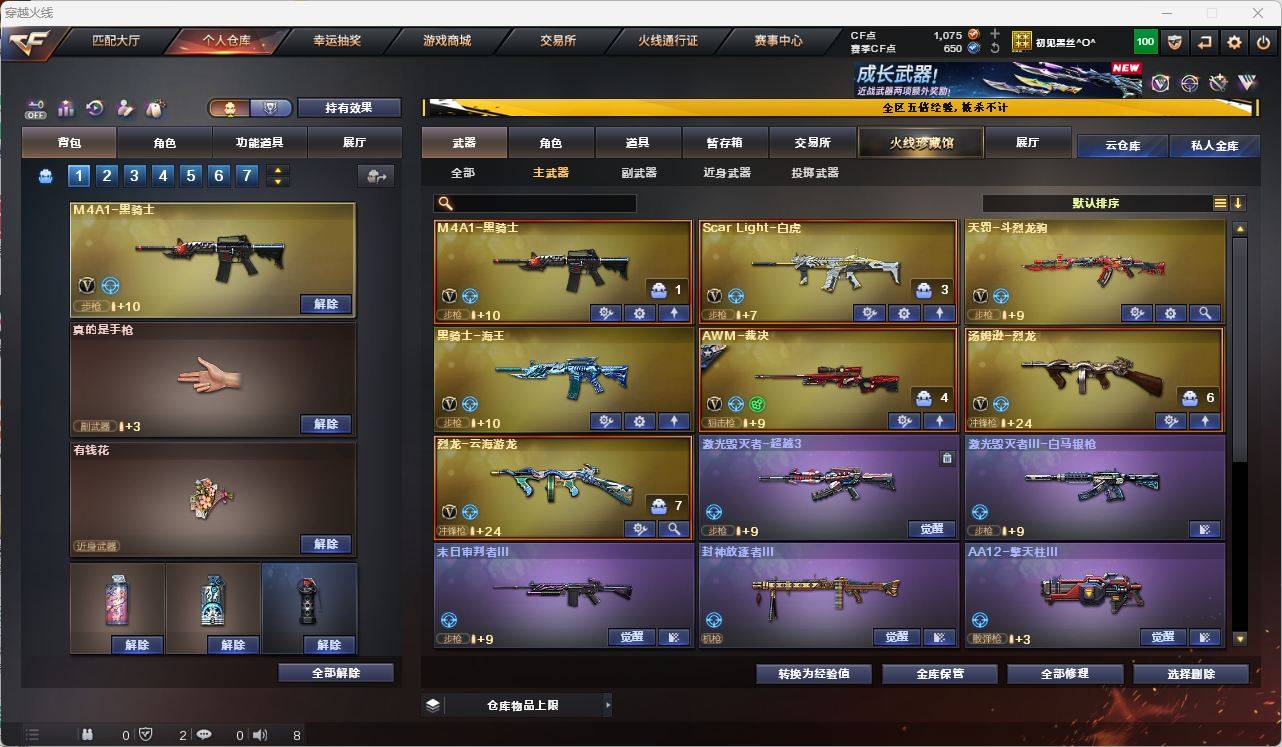Click the magnifier inspect icon on 天罚-斗烈龙驹 card
Screen dimensions: 1282x747
1203,313
